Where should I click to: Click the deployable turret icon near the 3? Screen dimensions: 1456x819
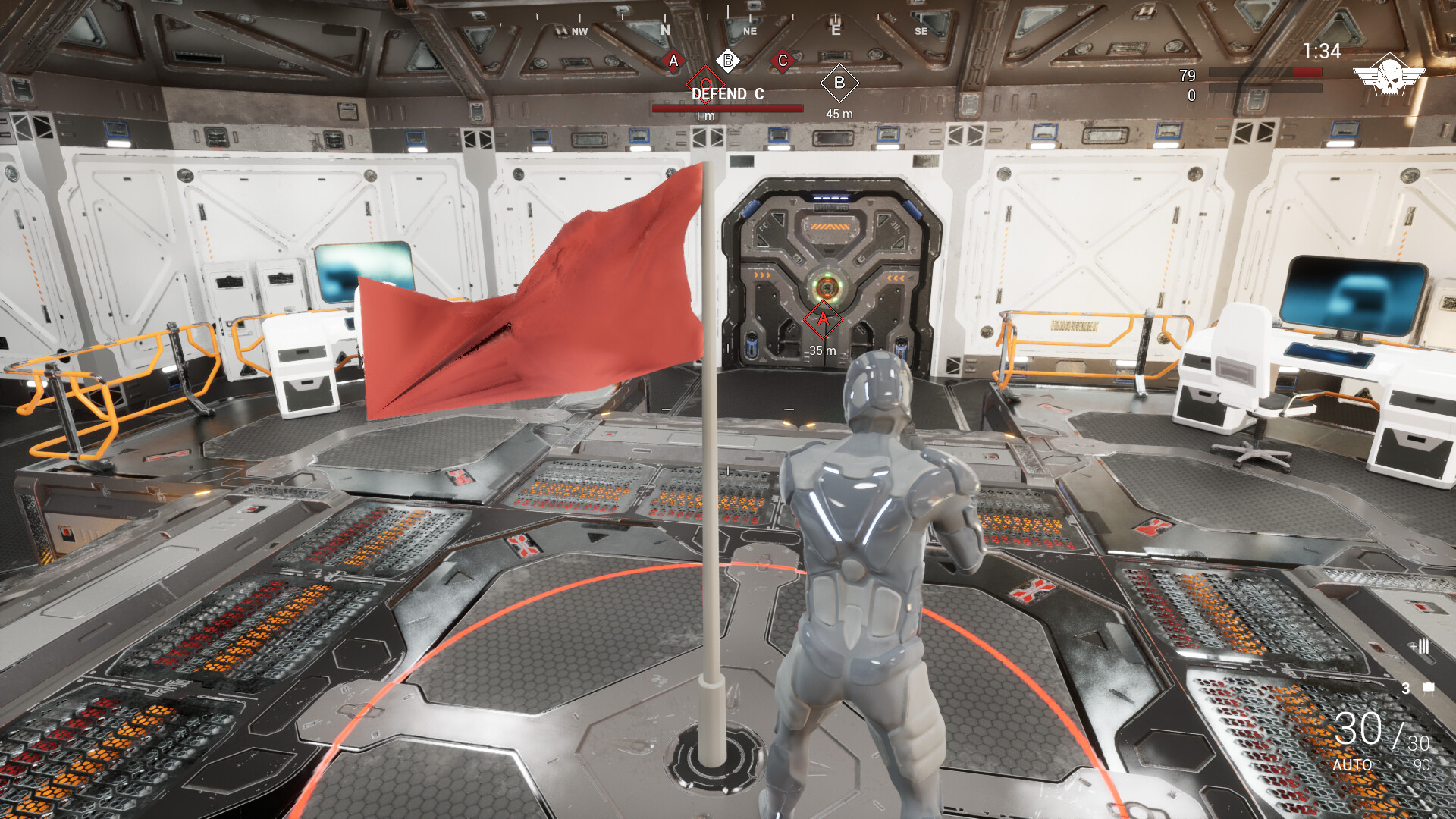(1429, 689)
